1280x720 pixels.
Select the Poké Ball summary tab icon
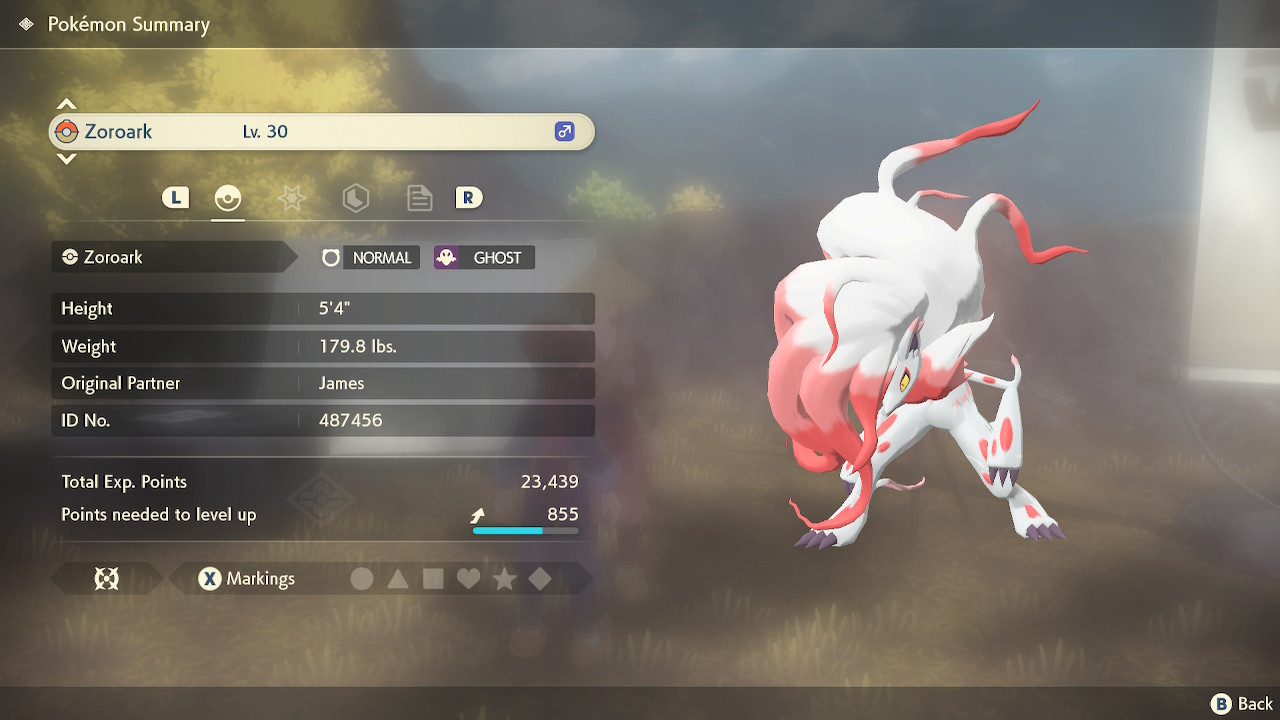(228, 197)
